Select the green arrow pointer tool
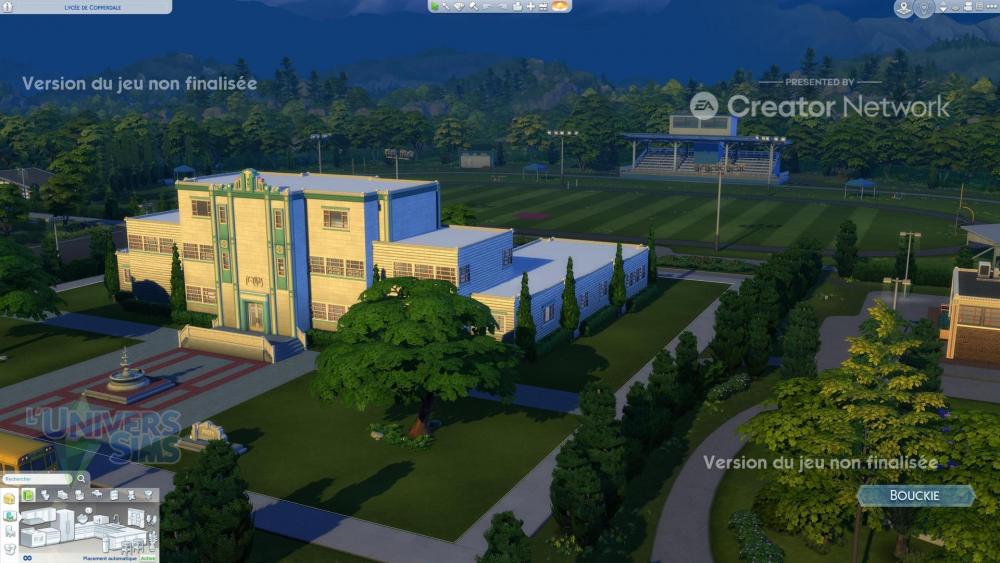 point(436,6)
